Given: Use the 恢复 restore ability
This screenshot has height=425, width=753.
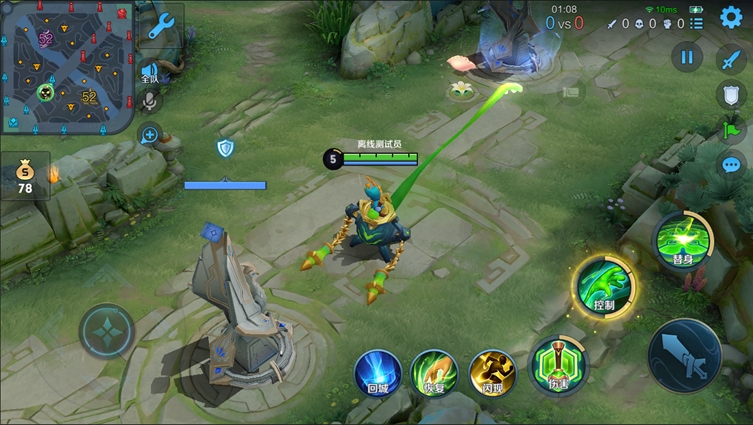Looking at the screenshot, I should click(x=435, y=373).
